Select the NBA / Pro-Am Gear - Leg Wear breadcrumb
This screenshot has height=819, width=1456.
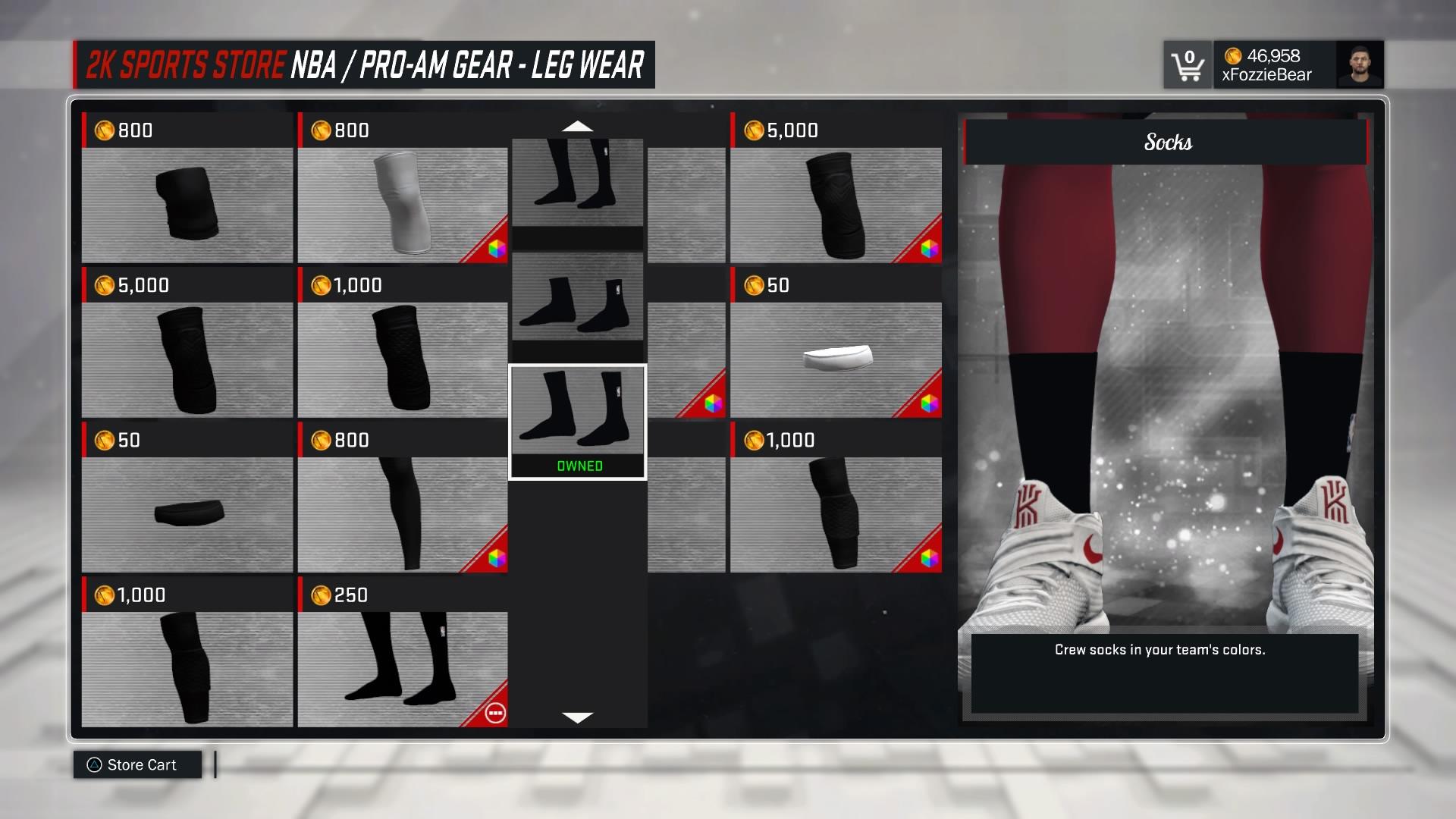[x=470, y=66]
